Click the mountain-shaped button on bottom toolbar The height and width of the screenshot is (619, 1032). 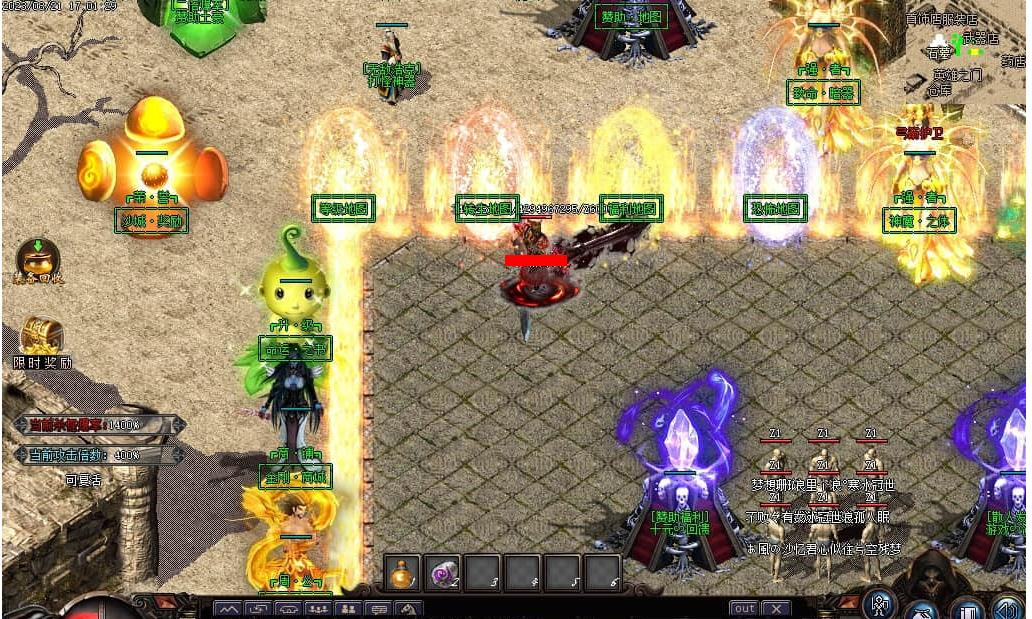coord(228,608)
